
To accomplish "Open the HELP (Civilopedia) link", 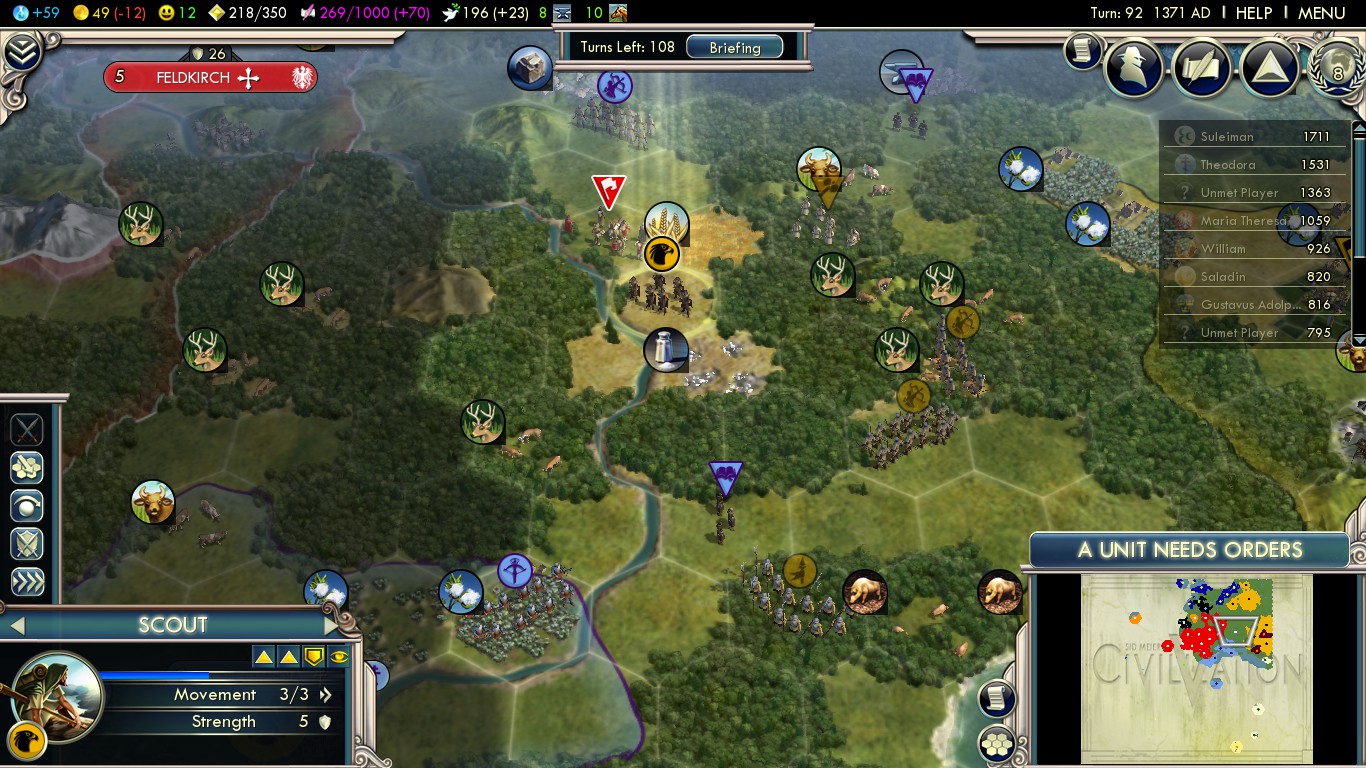I will pyautogui.click(x=1253, y=13).
